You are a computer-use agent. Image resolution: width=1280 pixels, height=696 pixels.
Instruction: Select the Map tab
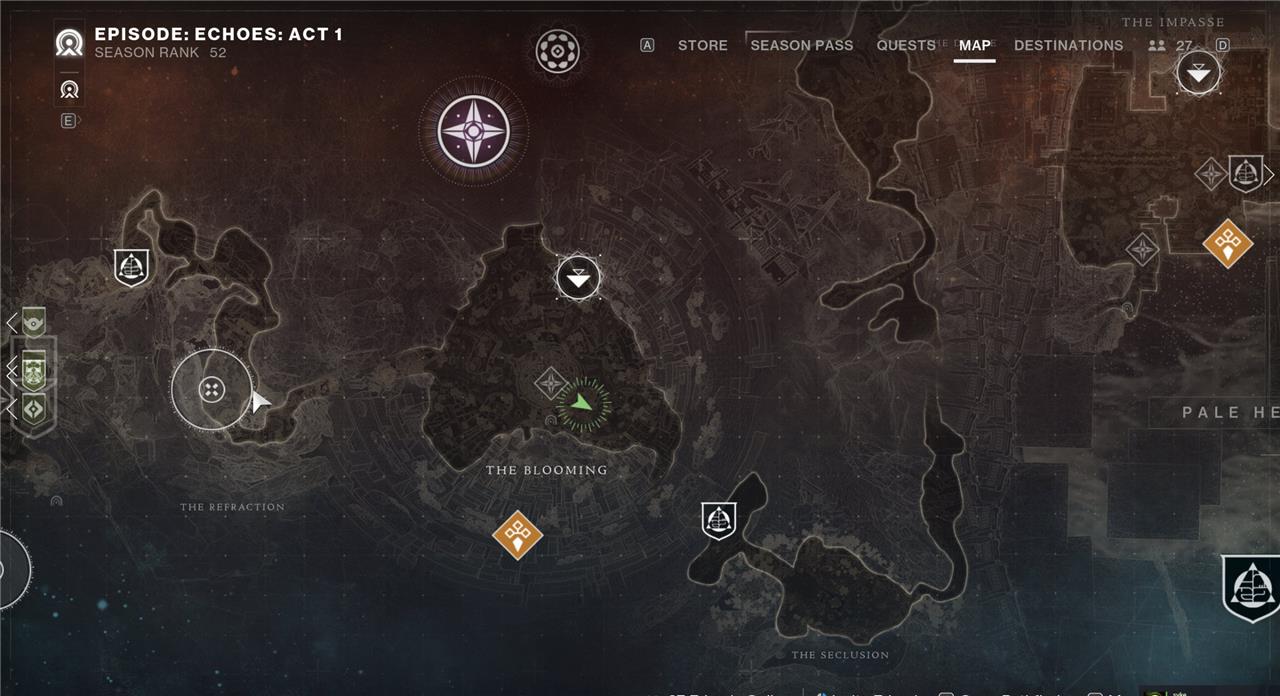(974, 45)
